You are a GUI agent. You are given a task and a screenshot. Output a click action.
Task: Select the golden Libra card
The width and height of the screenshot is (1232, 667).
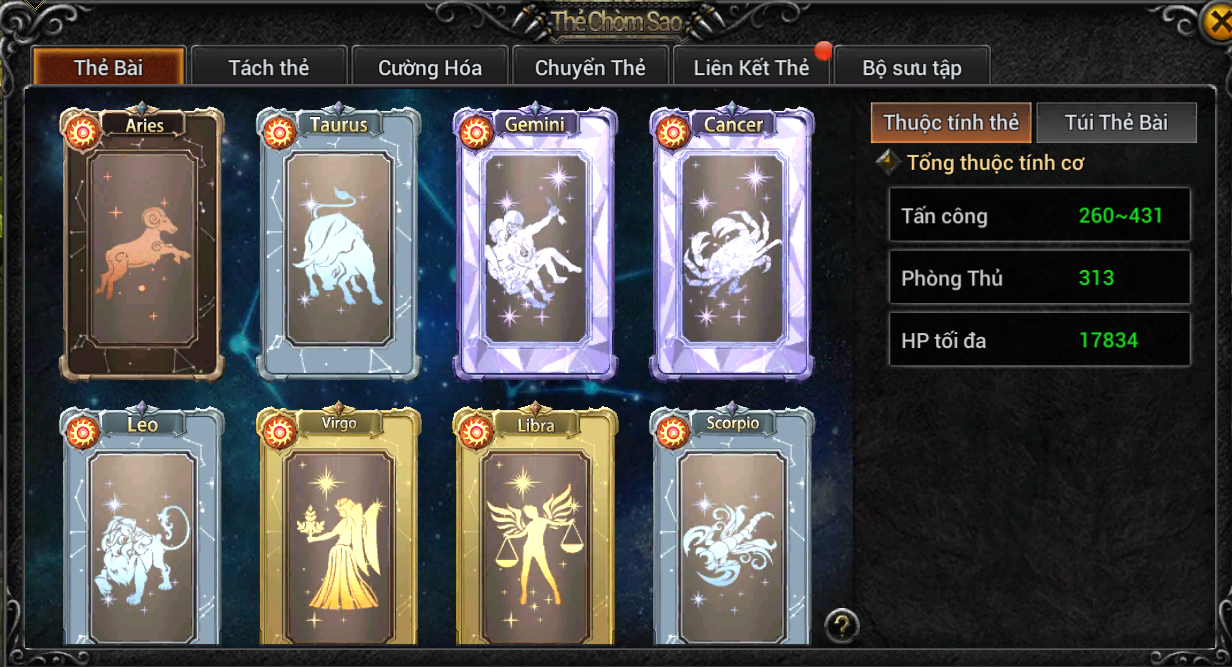(x=535, y=530)
